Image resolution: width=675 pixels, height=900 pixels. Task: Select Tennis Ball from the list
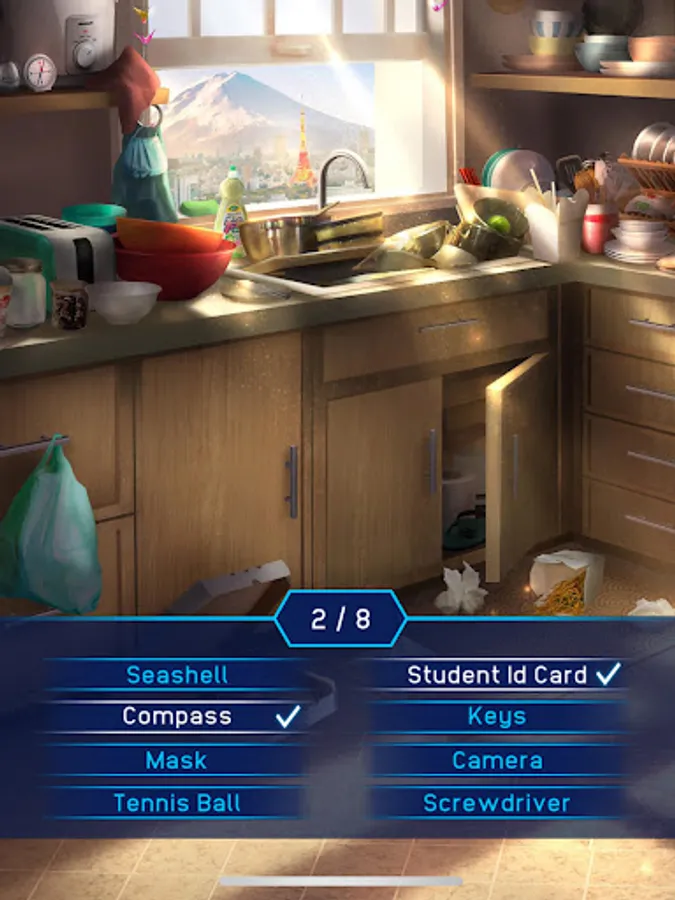tap(175, 803)
